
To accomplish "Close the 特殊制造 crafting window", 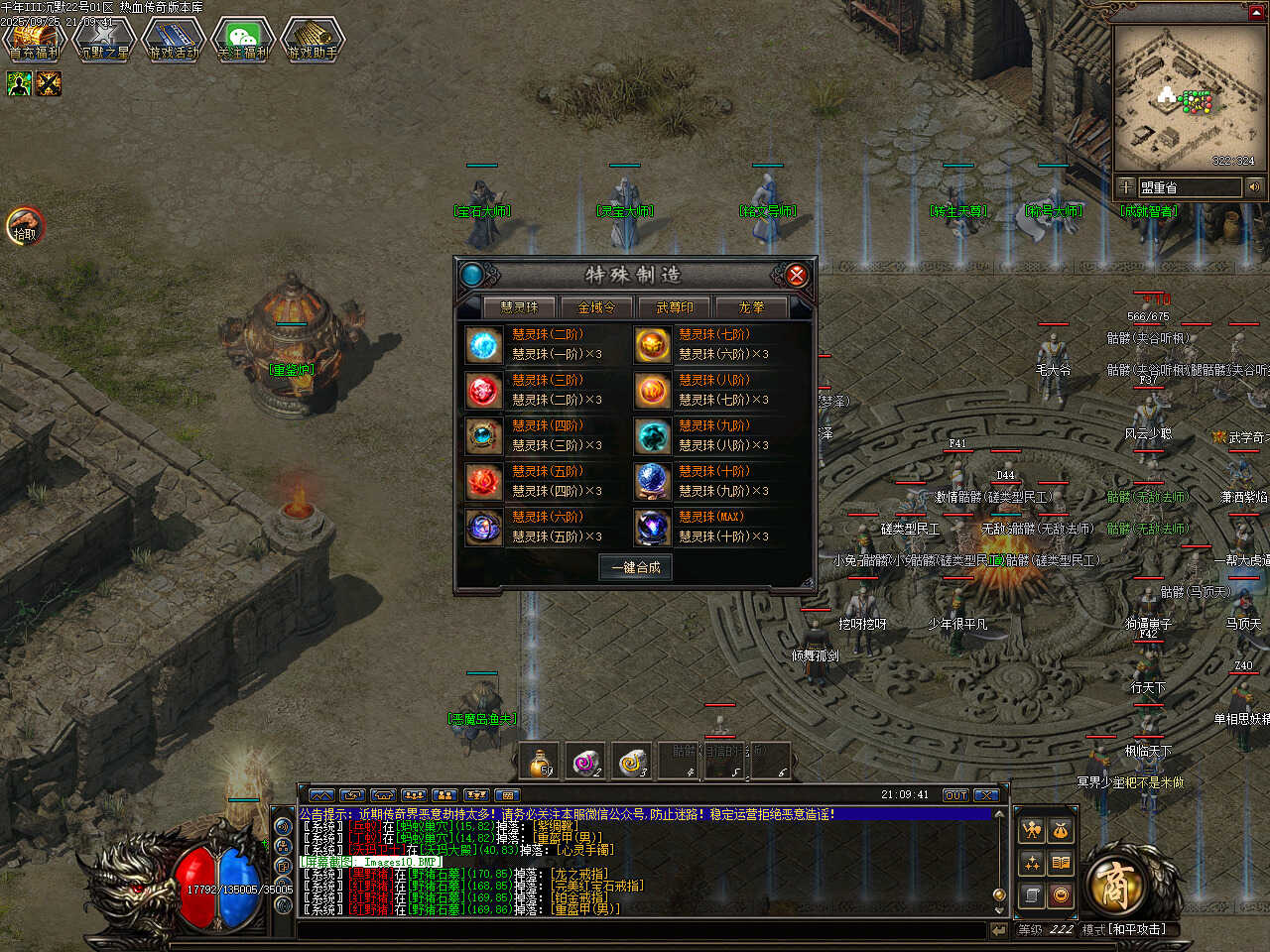I will [x=796, y=275].
